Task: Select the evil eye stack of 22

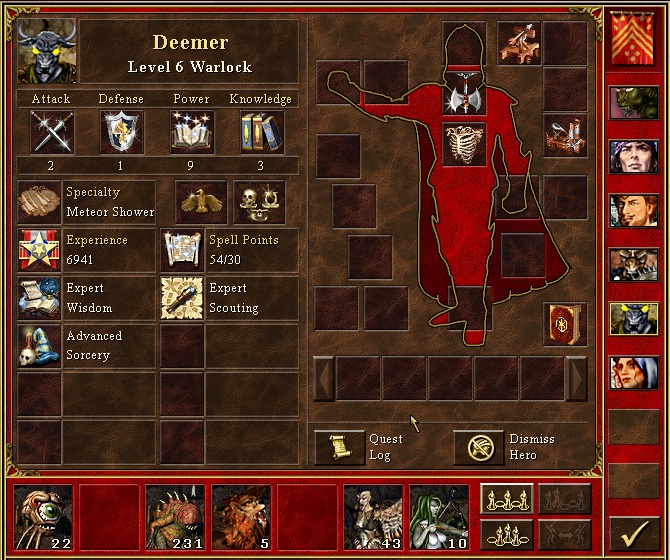Action: click(x=45, y=516)
